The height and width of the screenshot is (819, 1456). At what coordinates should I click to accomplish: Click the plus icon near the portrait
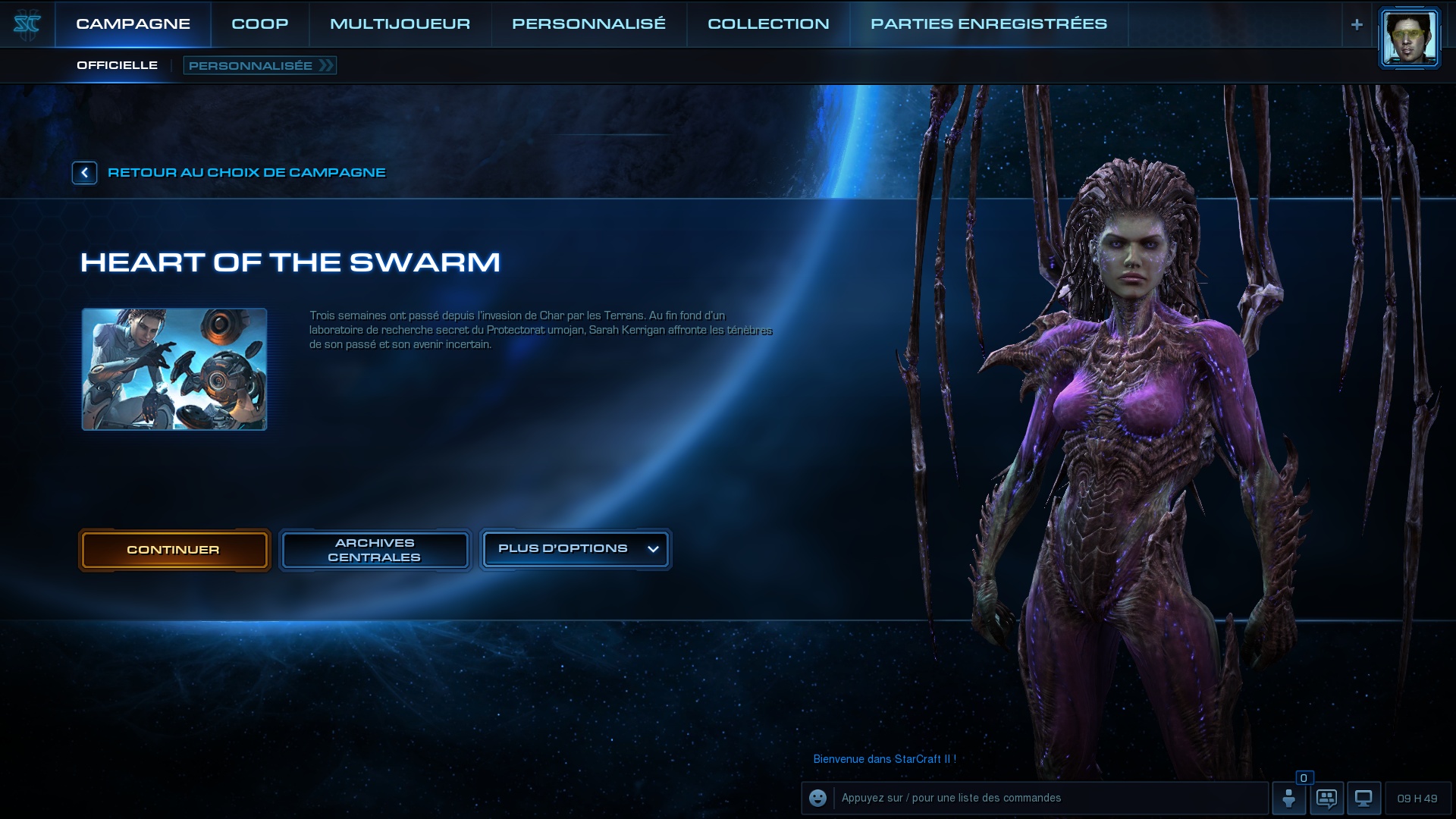(1357, 24)
